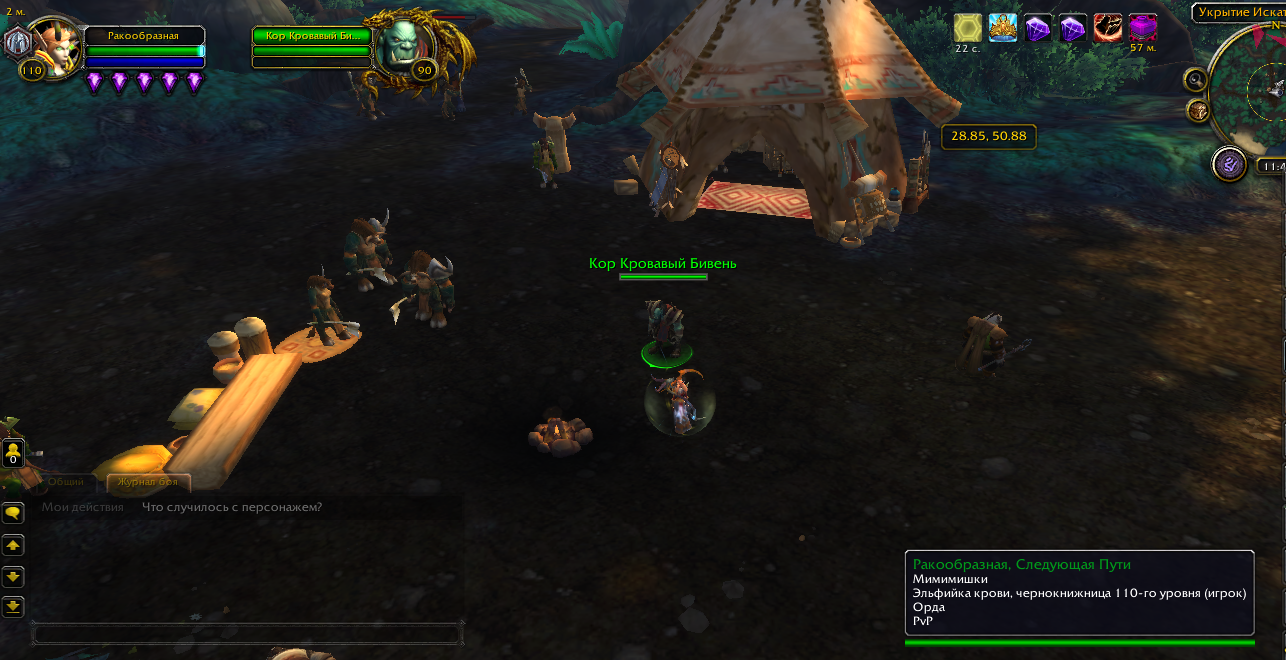This screenshot has height=660, width=1286.
Task: Select the Что случилось с персонажем? filter
Action: click(232, 507)
